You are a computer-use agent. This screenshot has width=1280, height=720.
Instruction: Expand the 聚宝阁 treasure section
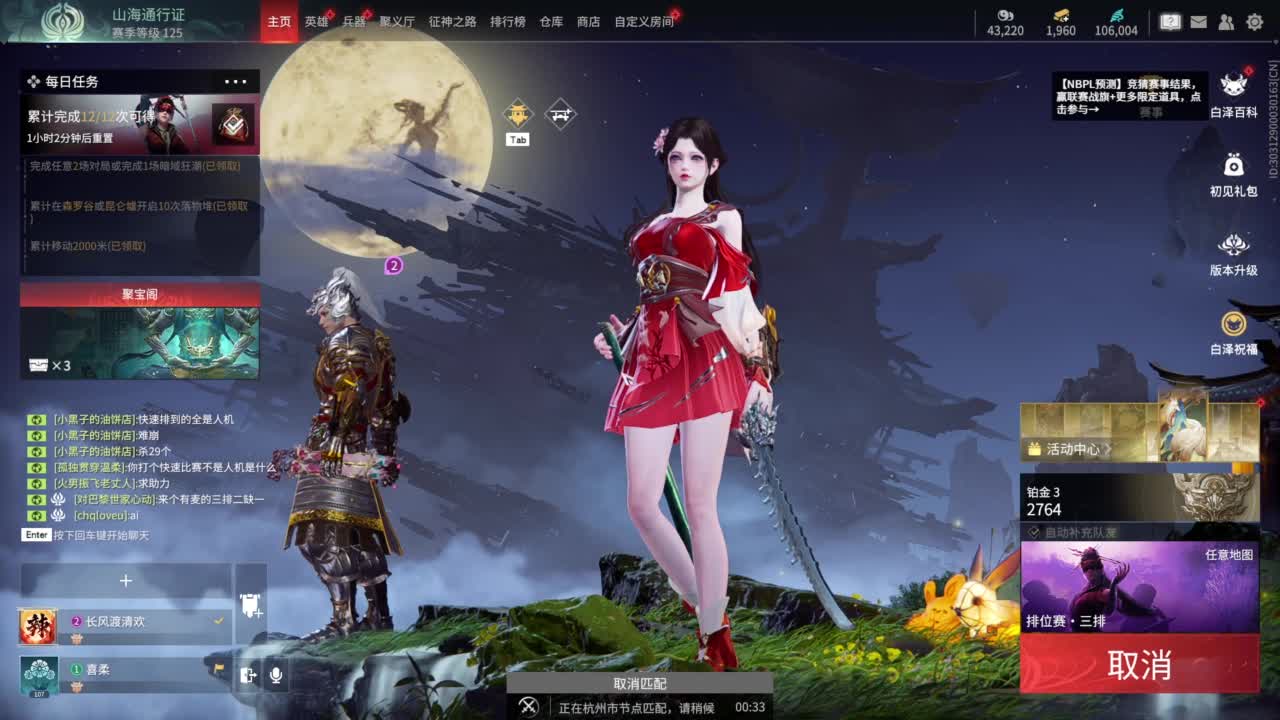[x=139, y=293]
